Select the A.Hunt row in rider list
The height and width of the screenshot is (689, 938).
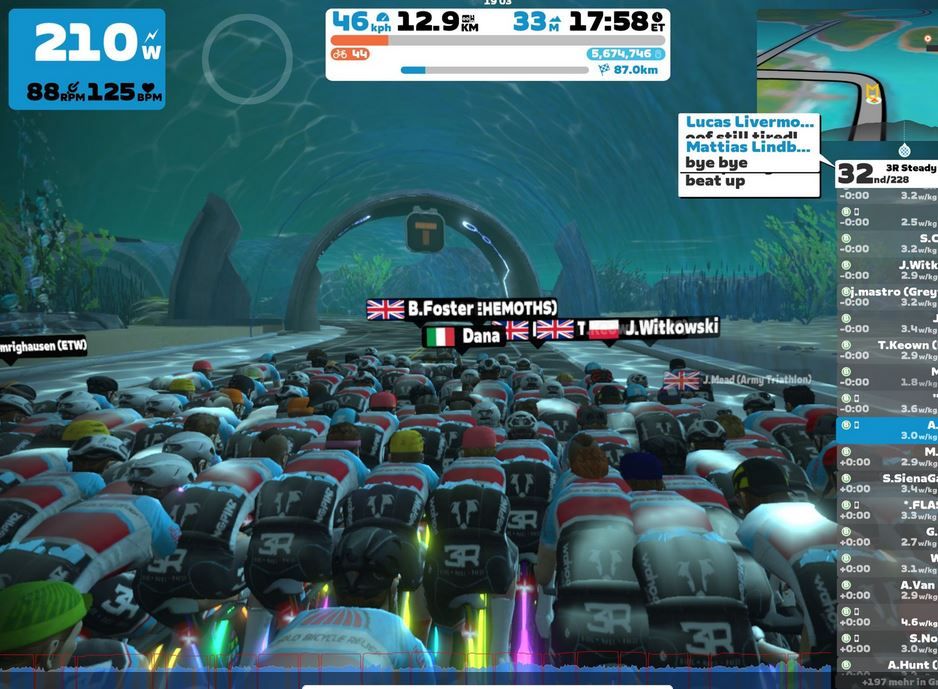click(x=887, y=670)
